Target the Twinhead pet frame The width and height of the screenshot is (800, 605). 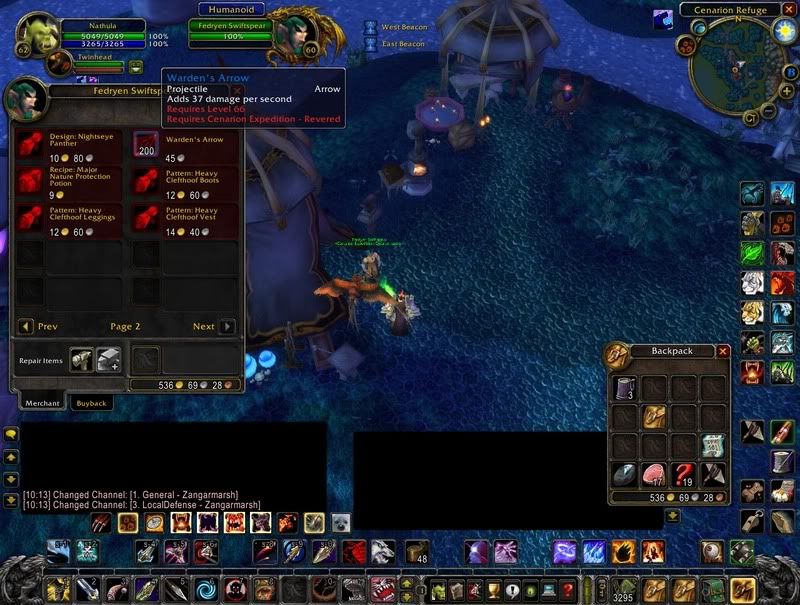tap(60, 67)
